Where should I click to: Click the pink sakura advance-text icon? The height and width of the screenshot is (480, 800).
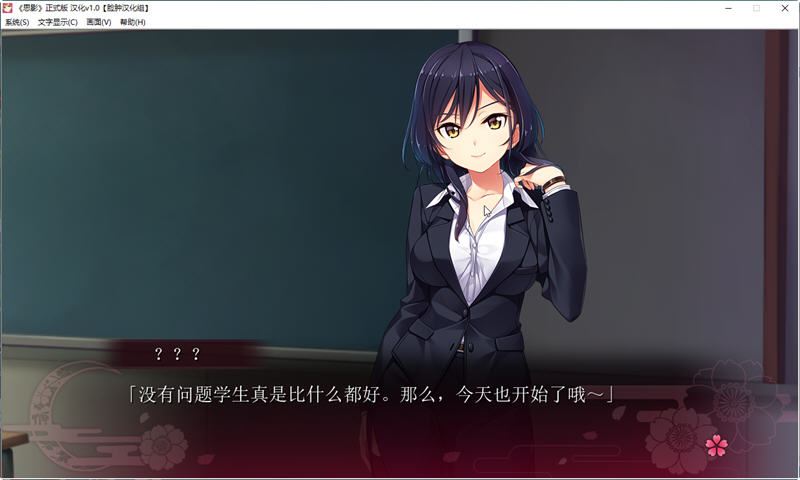point(716,446)
